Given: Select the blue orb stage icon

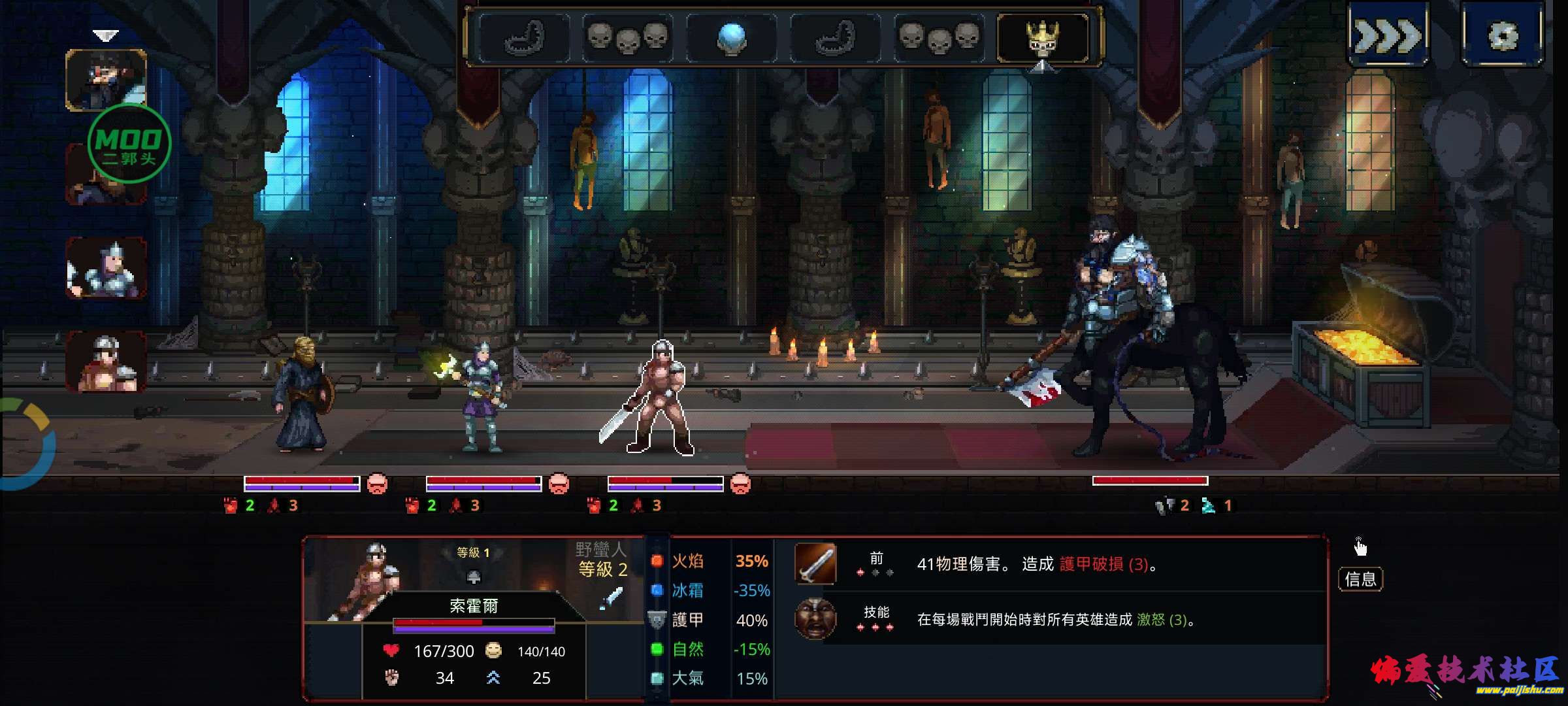Looking at the screenshot, I should [731, 38].
